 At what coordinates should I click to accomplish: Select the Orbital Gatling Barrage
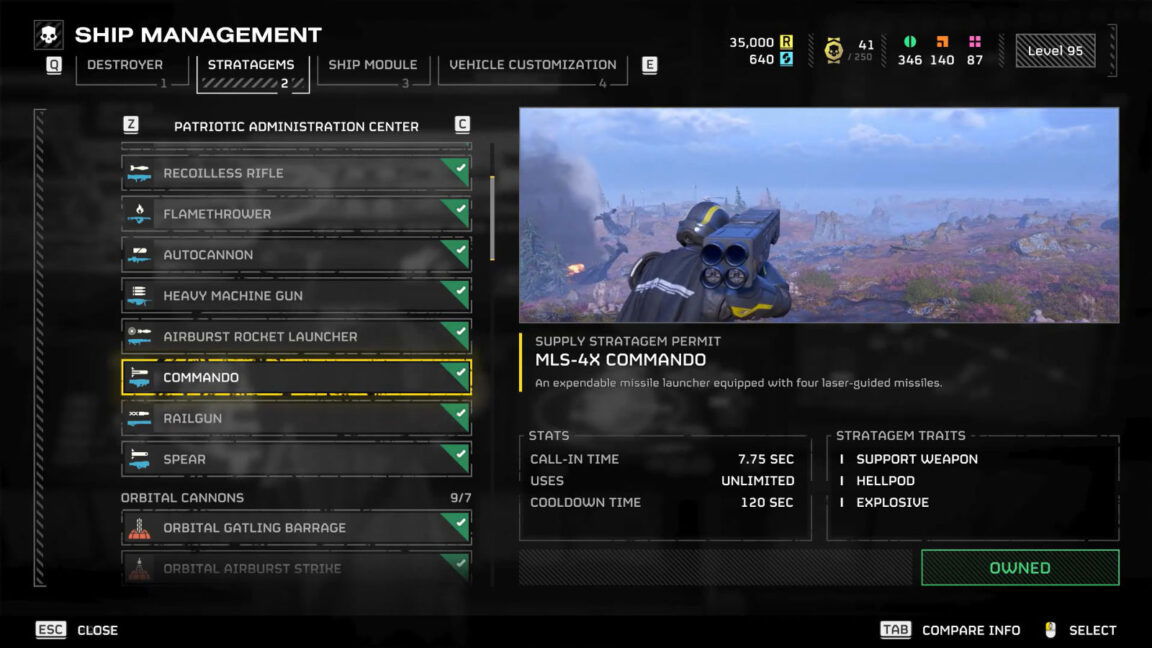click(296, 528)
